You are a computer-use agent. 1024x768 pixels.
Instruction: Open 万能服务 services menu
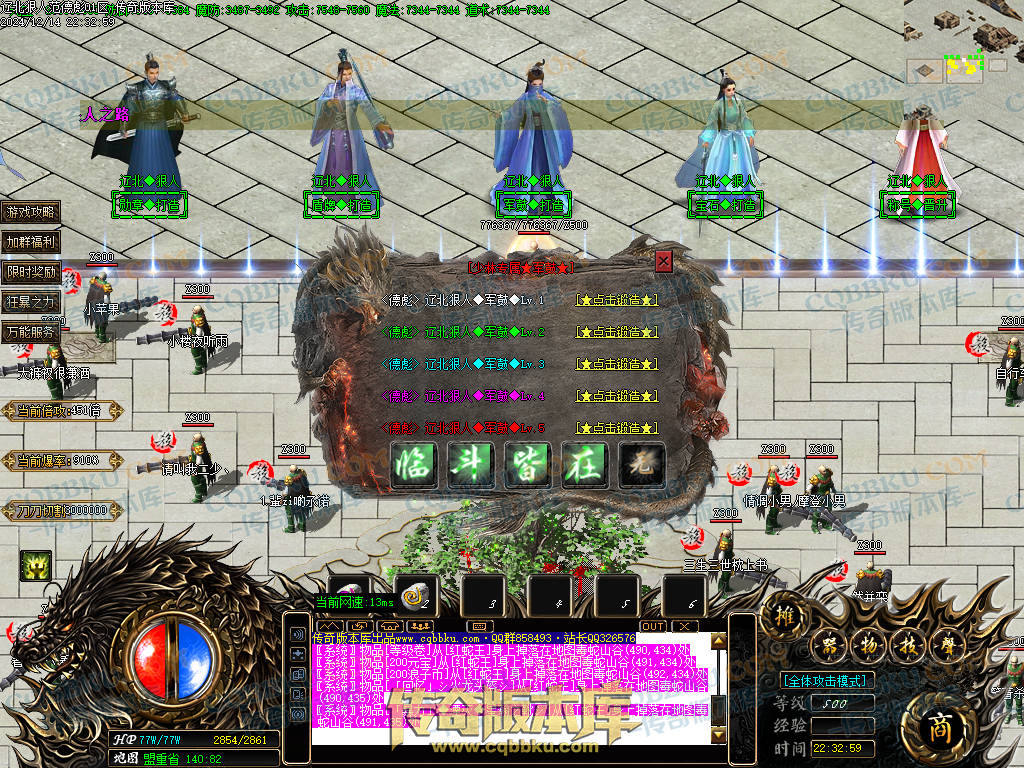click(30, 333)
